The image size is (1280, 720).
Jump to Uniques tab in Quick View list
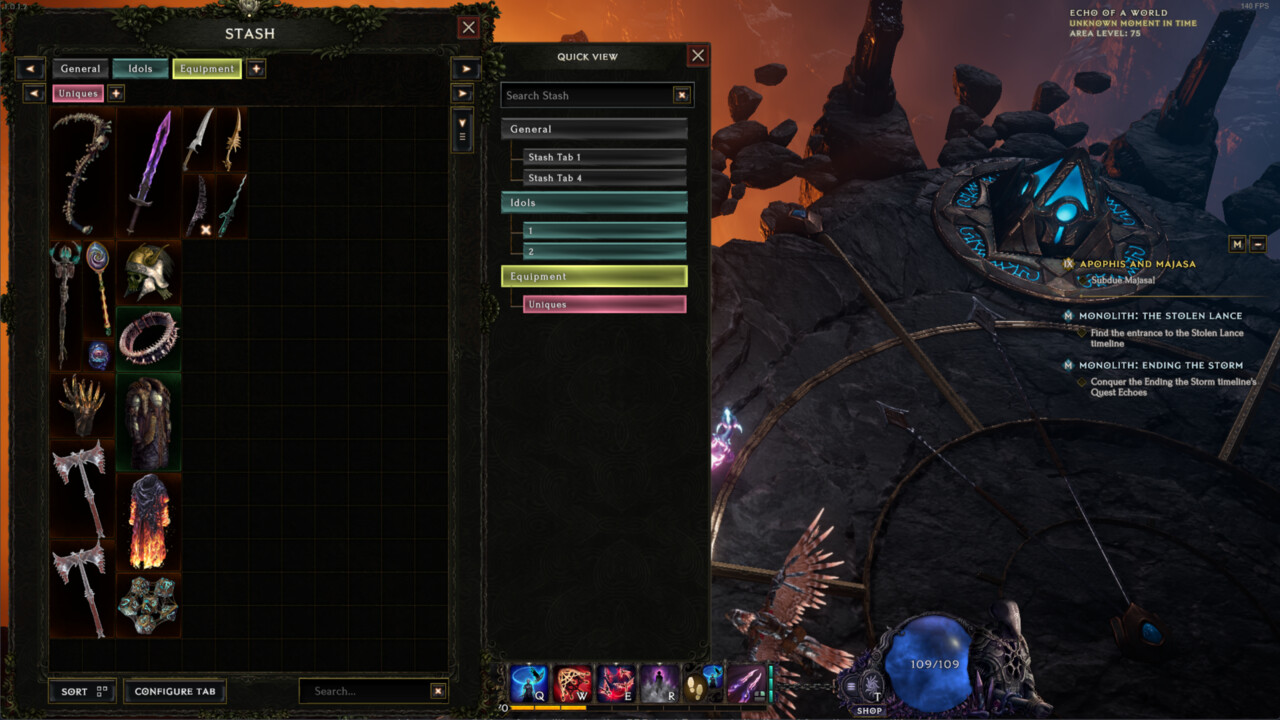point(604,304)
